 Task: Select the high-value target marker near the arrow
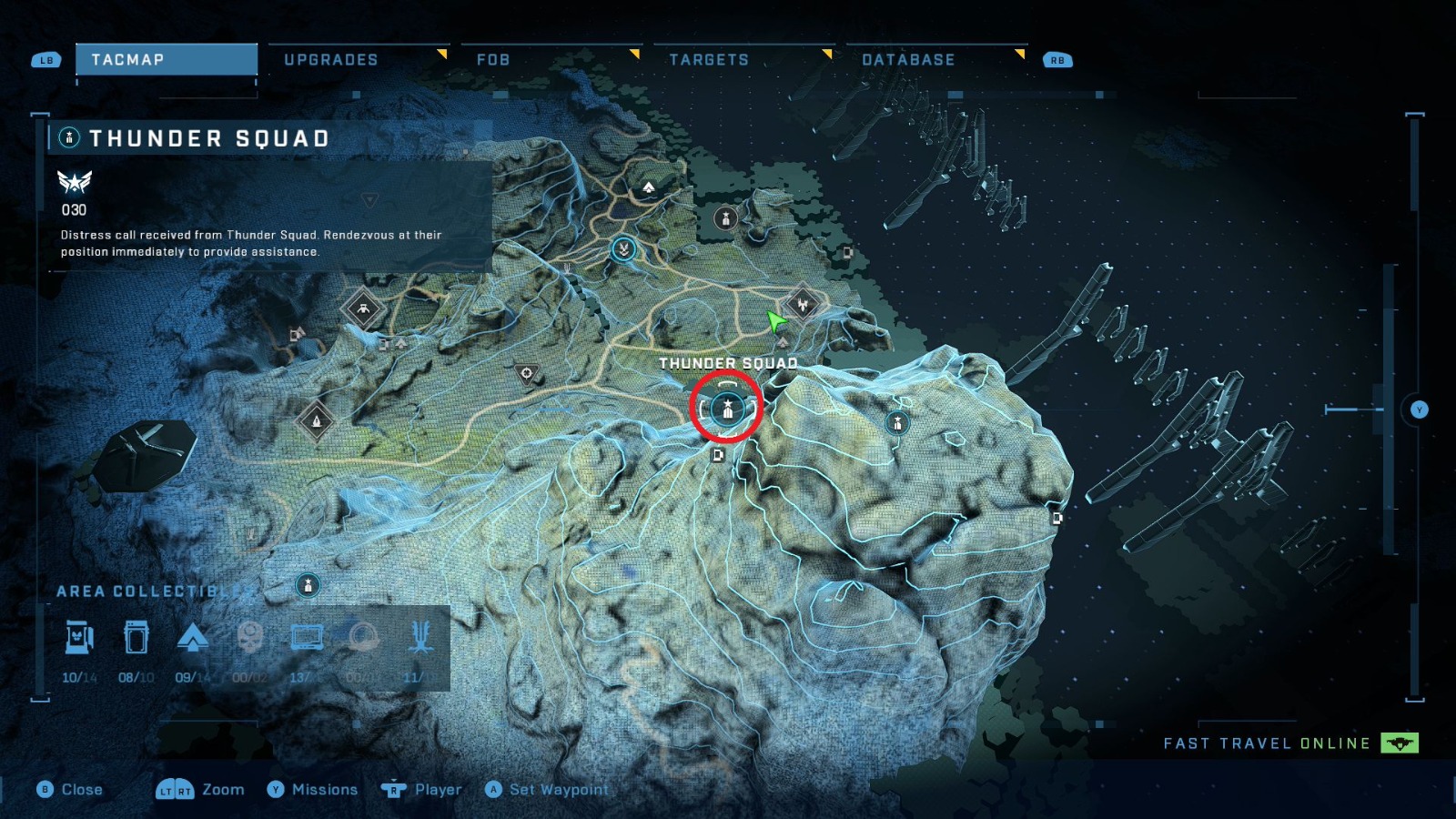(803, 303)
